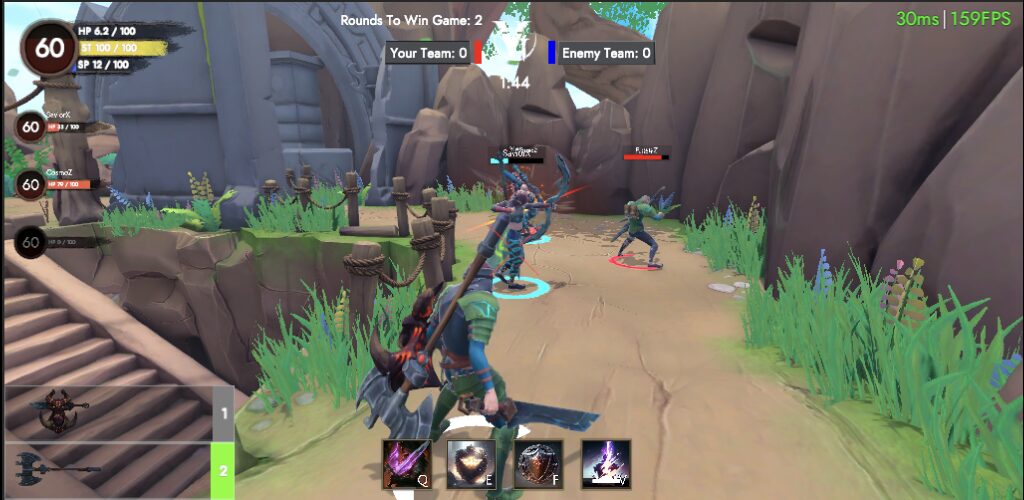Activate the purple slash Q ability
Image resolution: width=1024 pixels, height=500 pixels.
pos(407,464)
